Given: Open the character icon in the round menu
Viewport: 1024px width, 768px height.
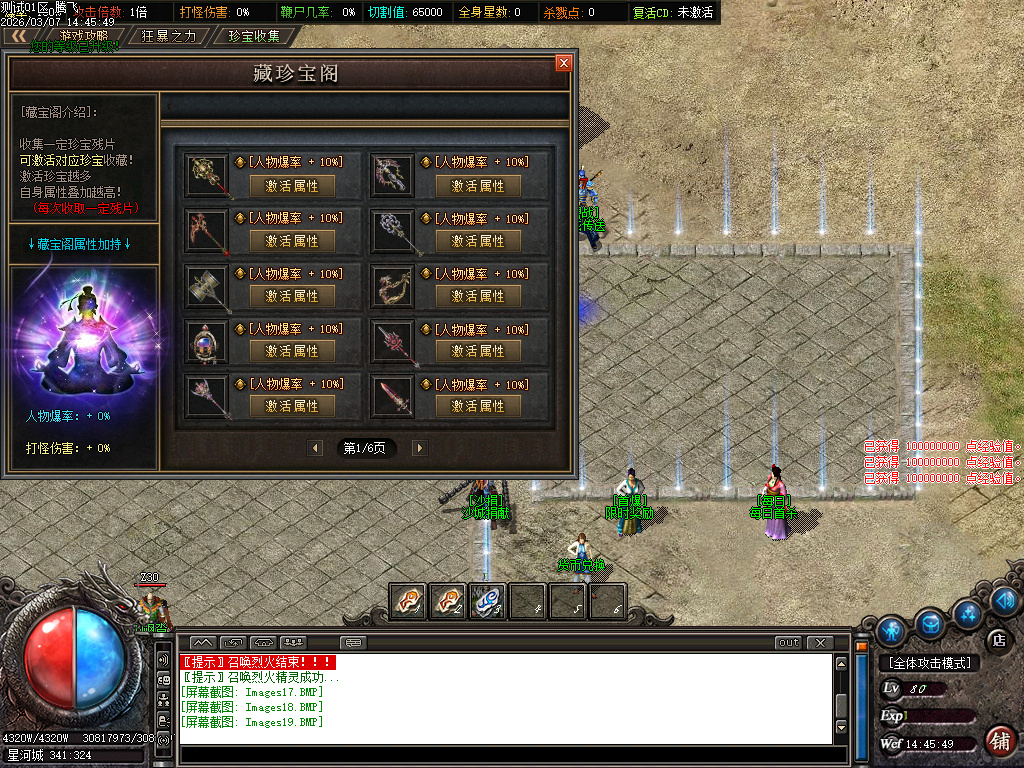Looking at the screenshot, I should [x=891, y=631].
